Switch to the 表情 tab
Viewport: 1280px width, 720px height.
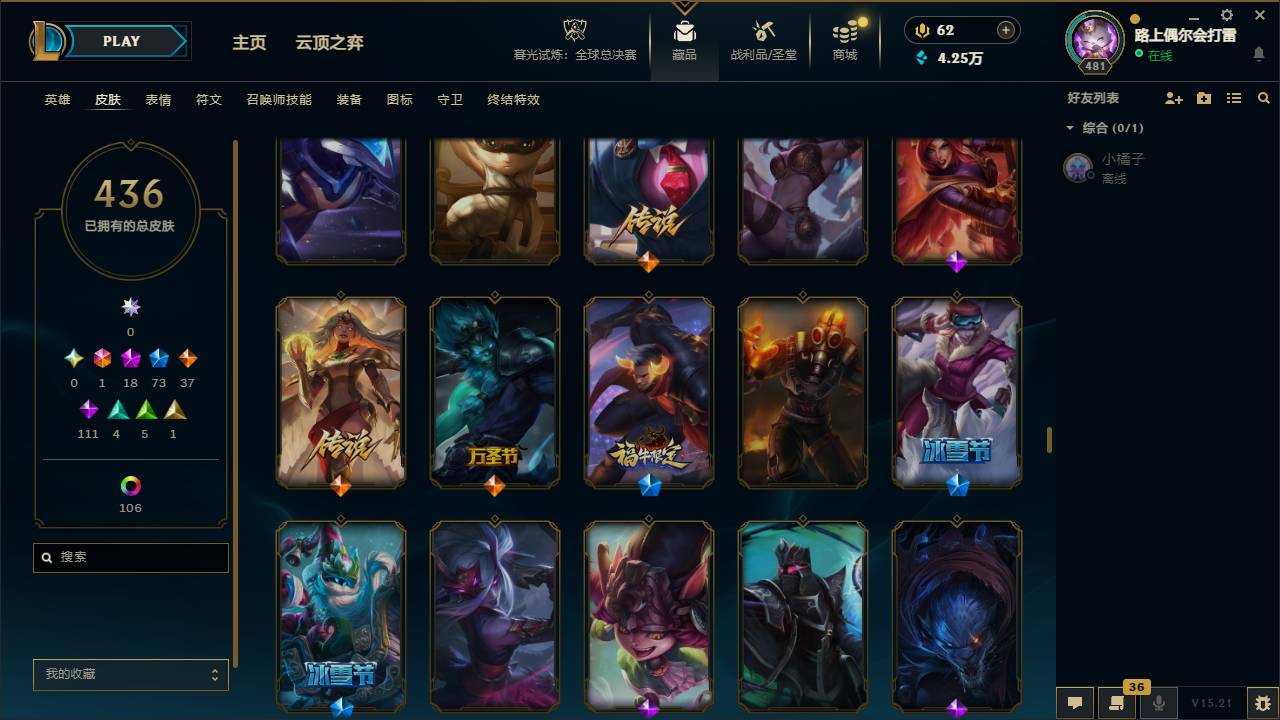tap(160, 100)
